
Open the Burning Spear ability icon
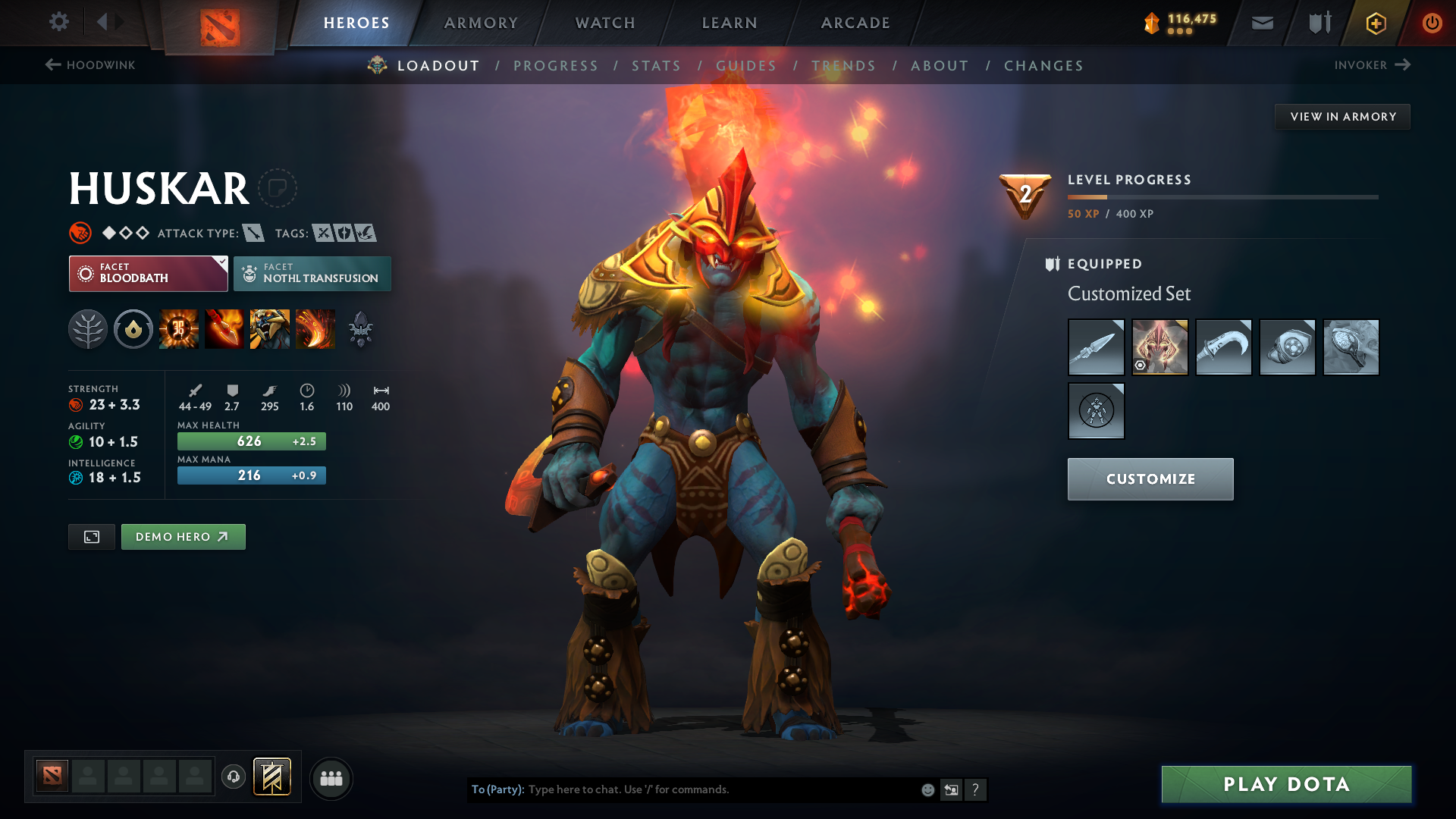(x=224, y=328)
